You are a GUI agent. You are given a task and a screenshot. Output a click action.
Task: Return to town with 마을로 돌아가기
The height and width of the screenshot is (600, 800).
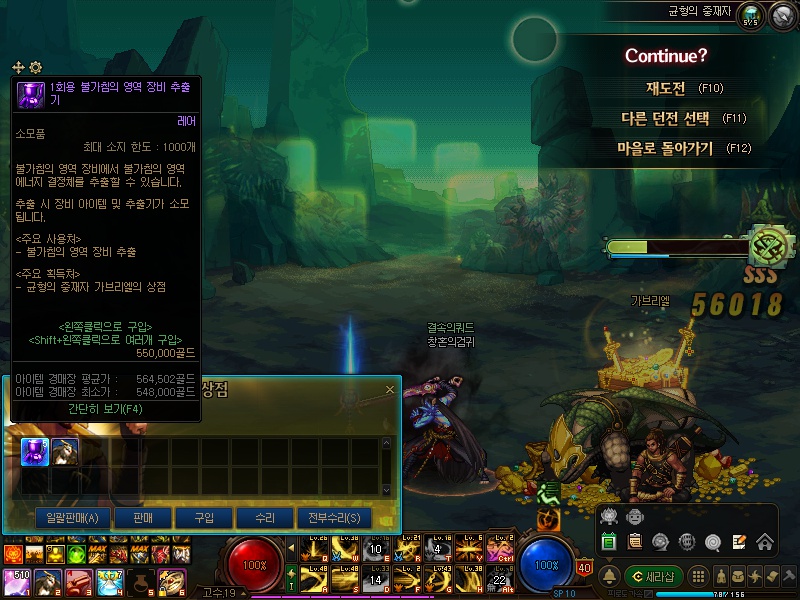point(665,148)
